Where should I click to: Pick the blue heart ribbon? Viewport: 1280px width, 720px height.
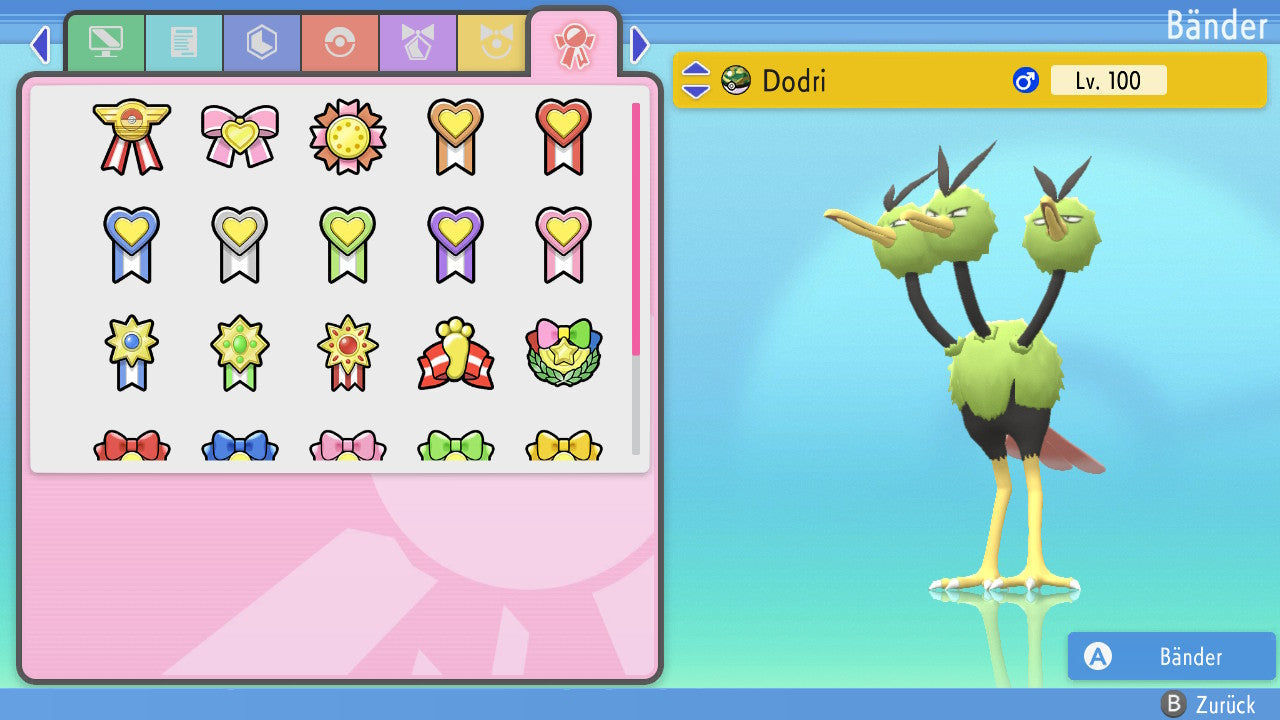(x=132, y=244)
